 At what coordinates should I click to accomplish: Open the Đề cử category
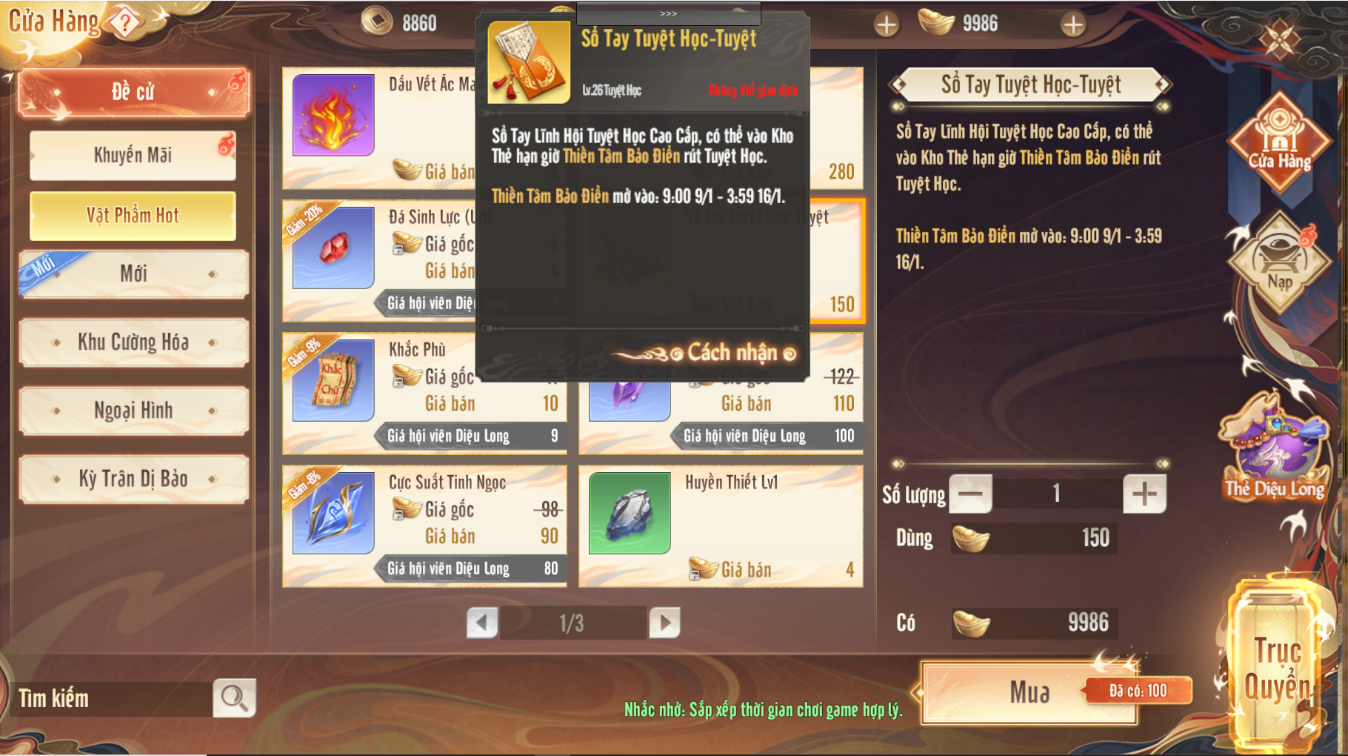(133, 92)
